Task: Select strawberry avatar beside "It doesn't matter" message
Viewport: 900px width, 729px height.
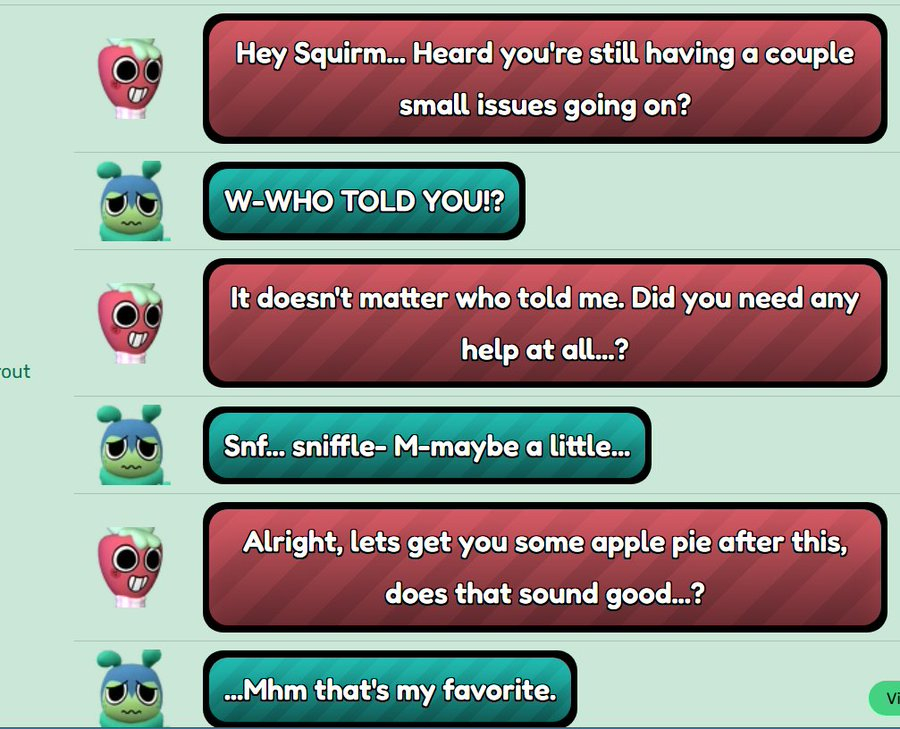Action: [130, 323]
